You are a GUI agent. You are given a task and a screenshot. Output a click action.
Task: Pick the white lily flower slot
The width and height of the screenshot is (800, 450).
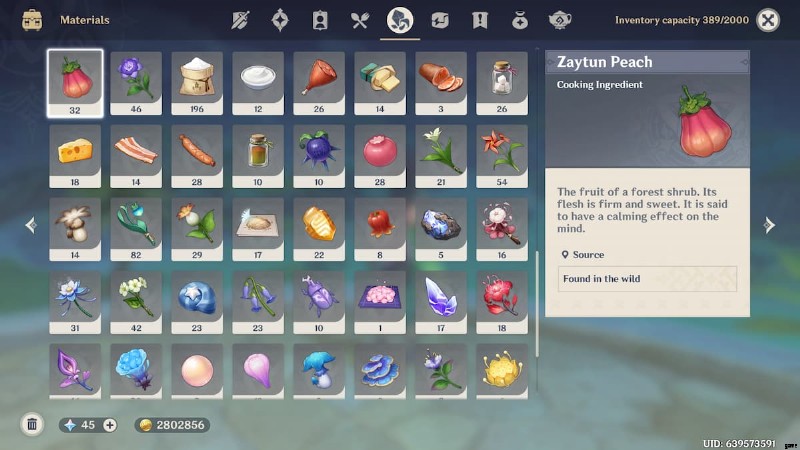[441, 155]
